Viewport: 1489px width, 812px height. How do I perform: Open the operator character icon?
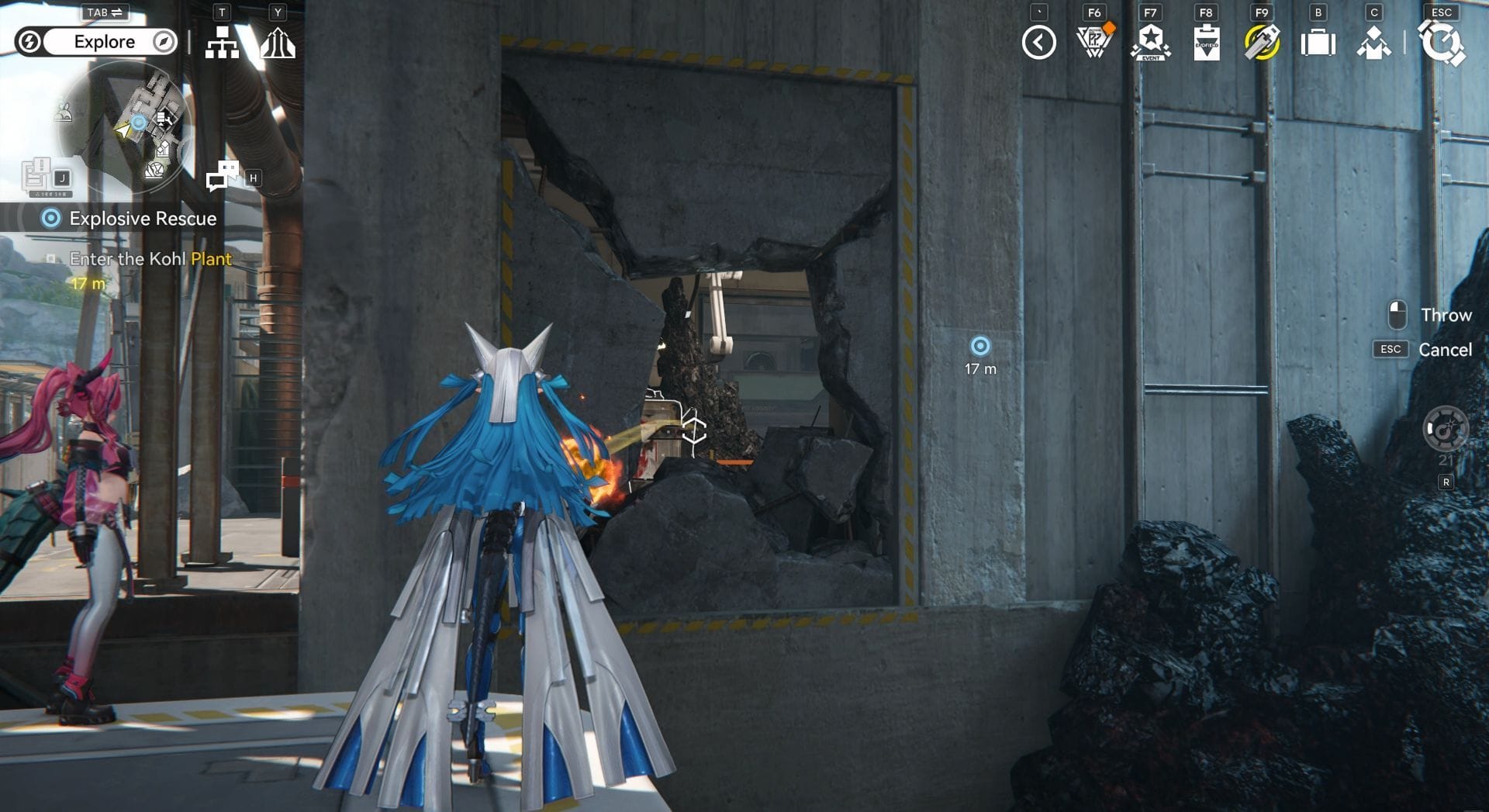[1373, 43]
